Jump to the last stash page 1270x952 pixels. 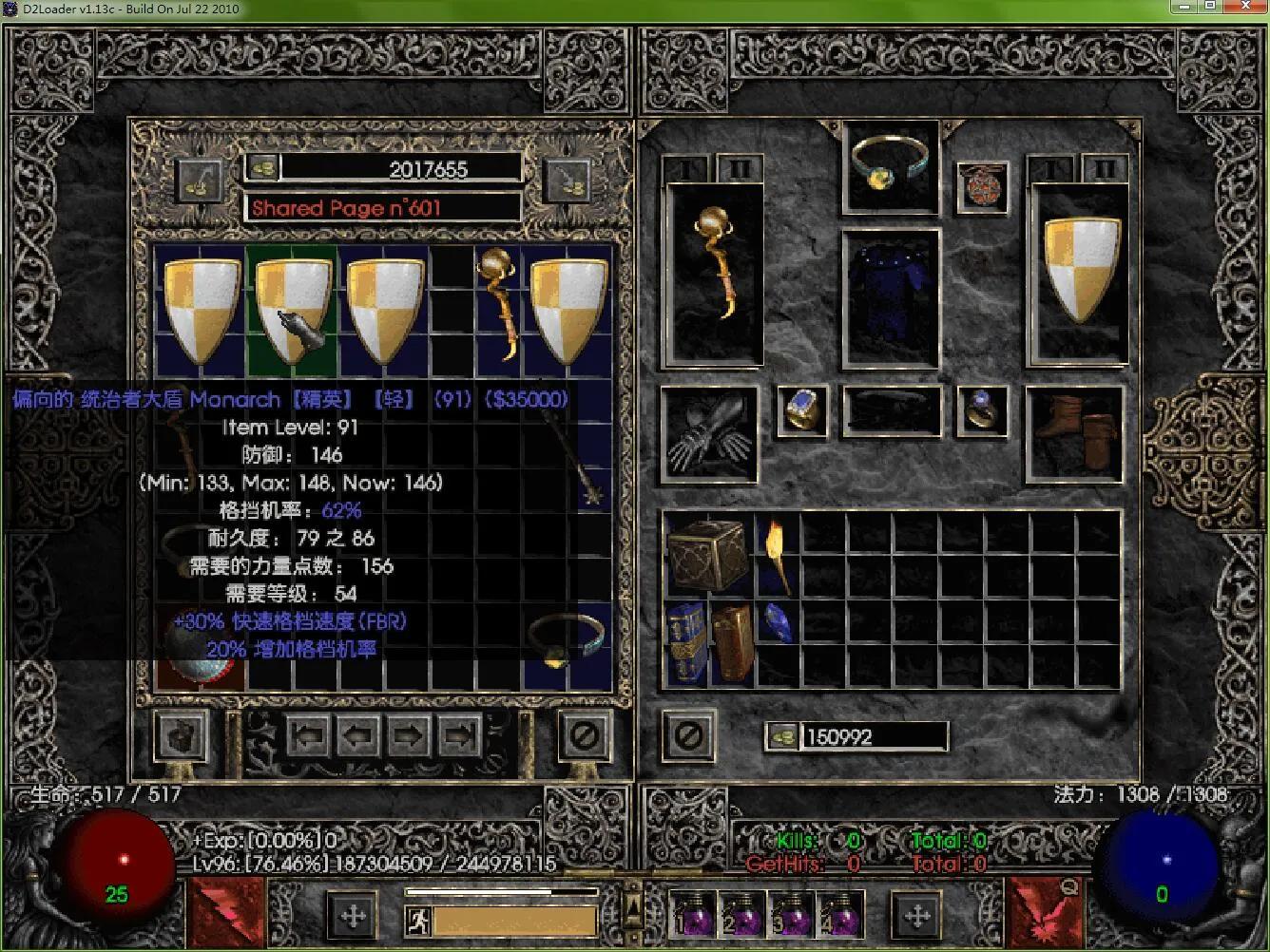(459, 735)
